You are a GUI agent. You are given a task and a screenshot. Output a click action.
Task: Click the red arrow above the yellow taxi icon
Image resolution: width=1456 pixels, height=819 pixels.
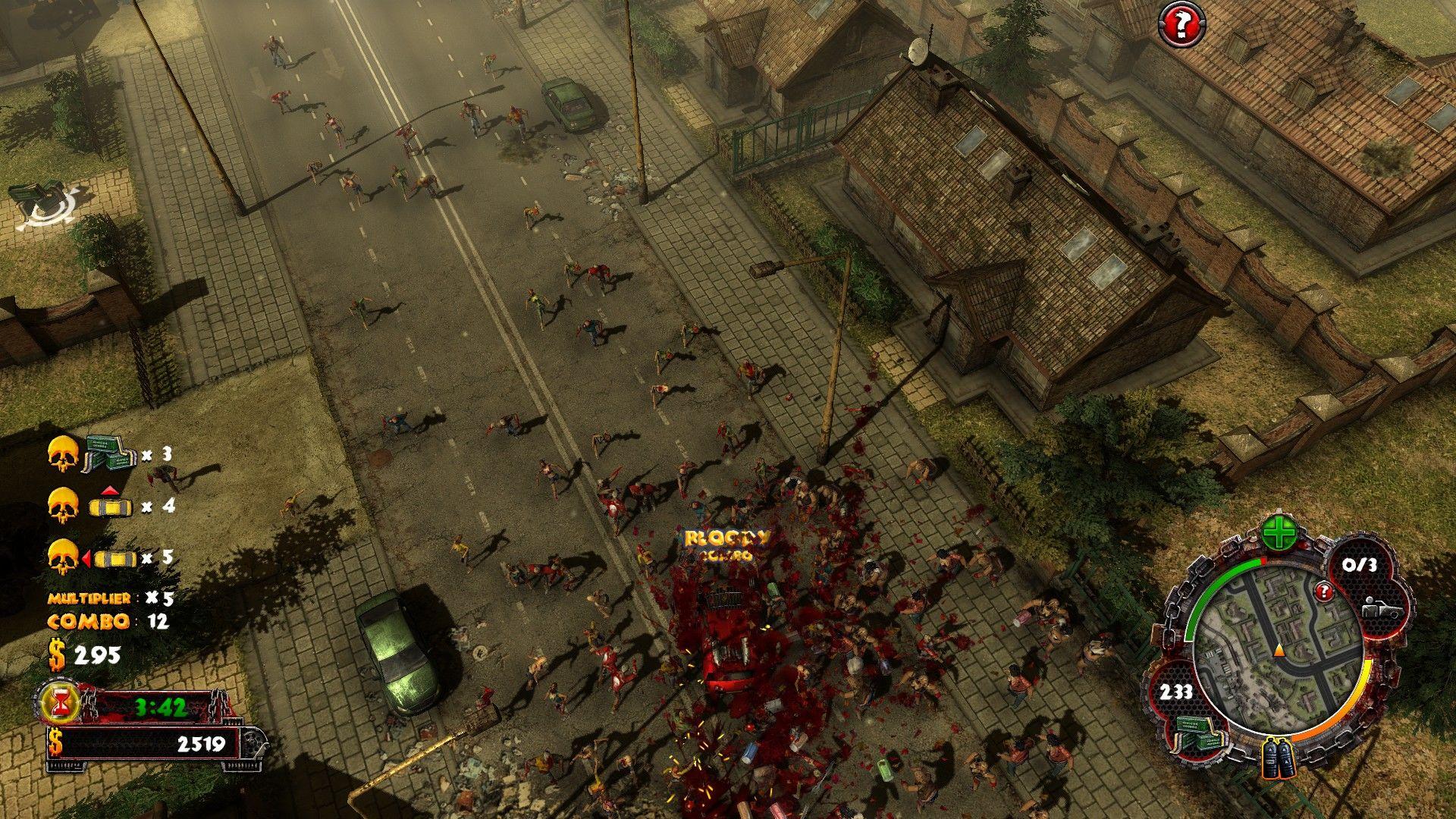click(109, 489)
